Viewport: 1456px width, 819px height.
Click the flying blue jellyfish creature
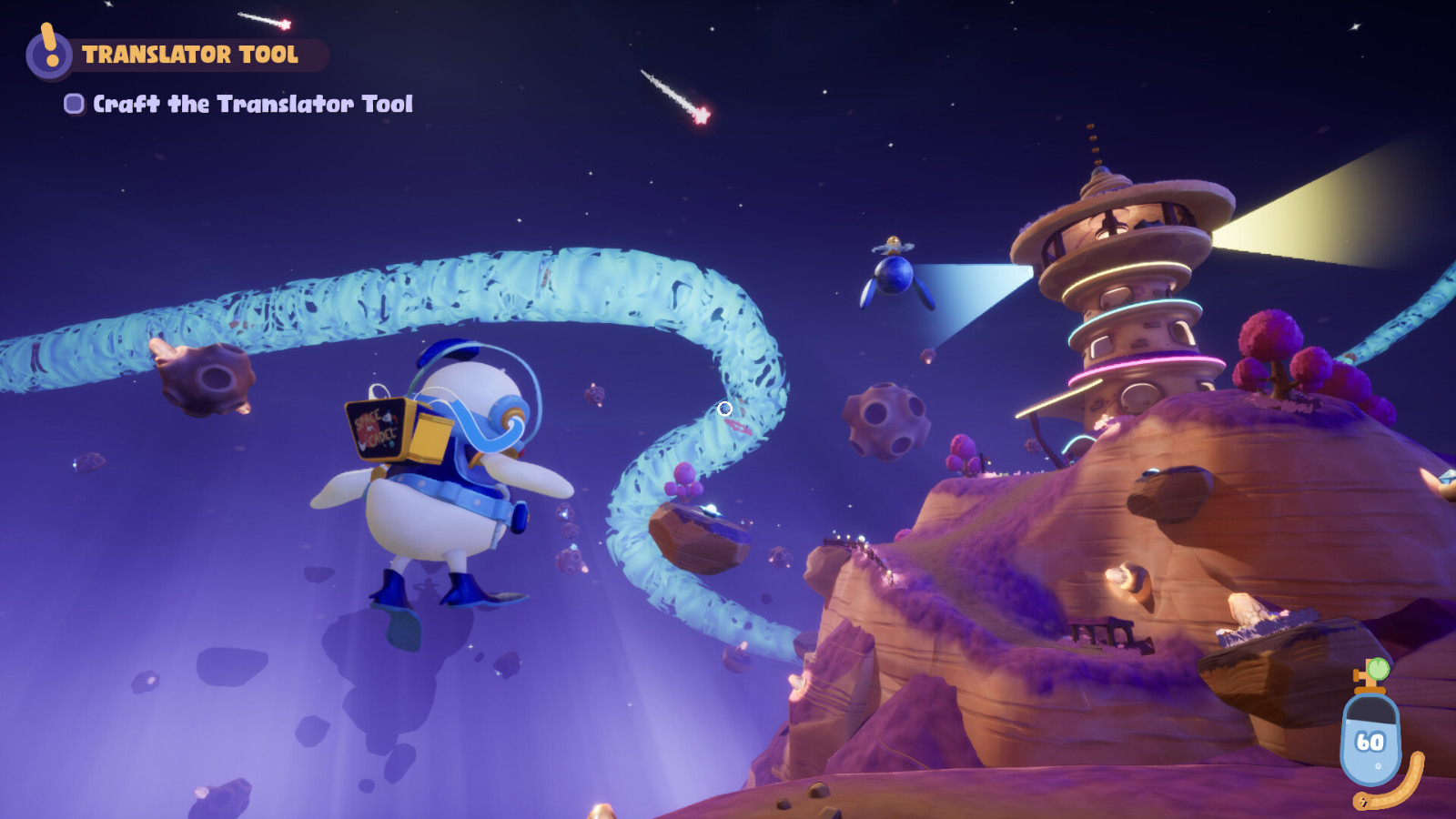[896, 278]
